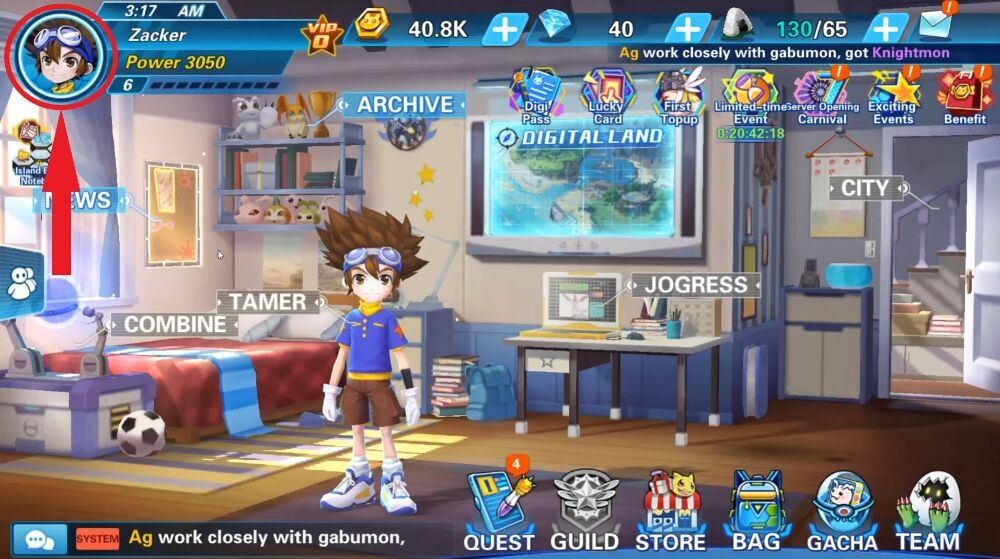Viewport: 1000px width, 559px height.
Task: Open the Bag inventory
Action: (757, 512)
